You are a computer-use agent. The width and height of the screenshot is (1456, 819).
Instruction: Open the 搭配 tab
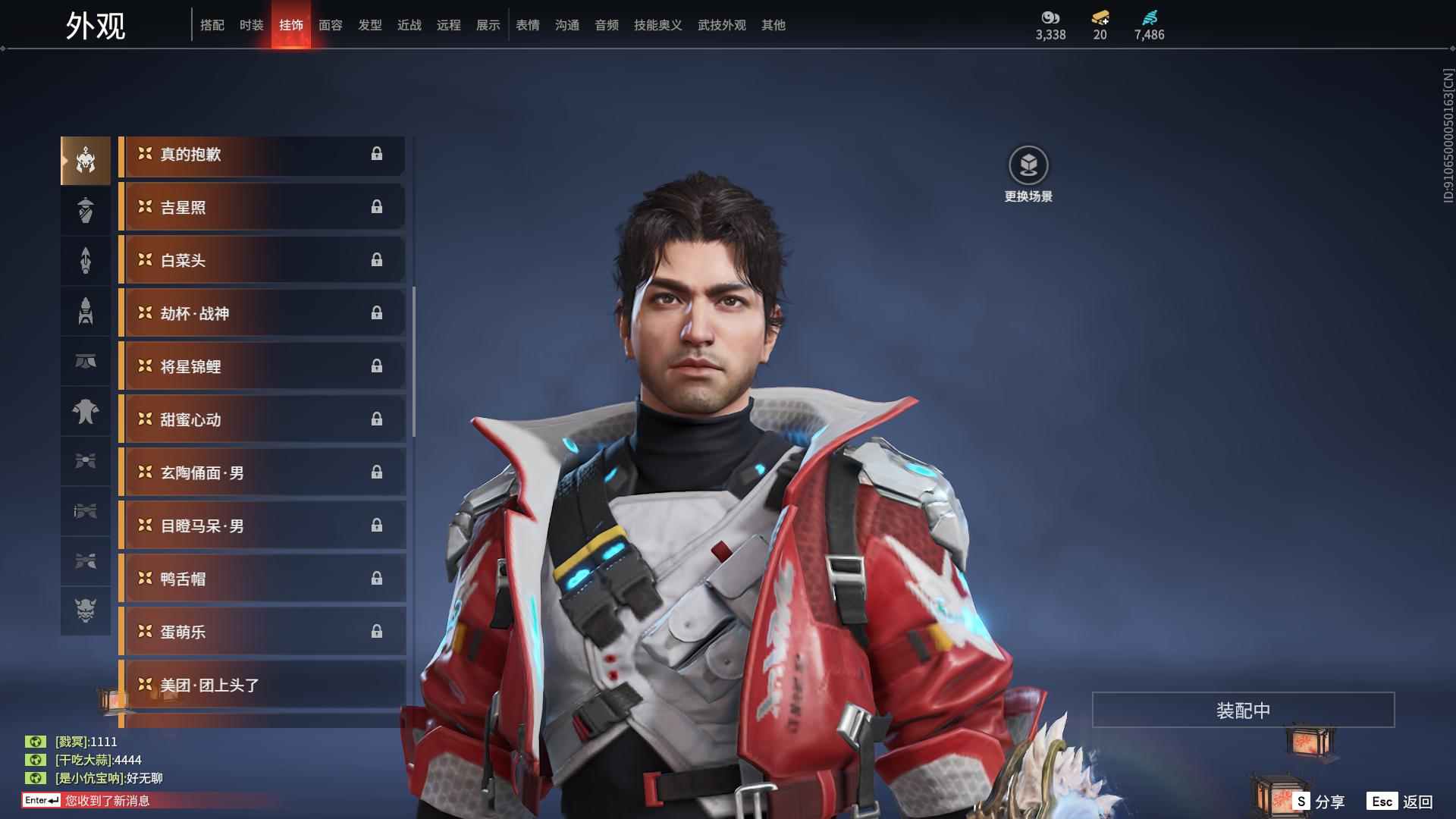point(212,25)
